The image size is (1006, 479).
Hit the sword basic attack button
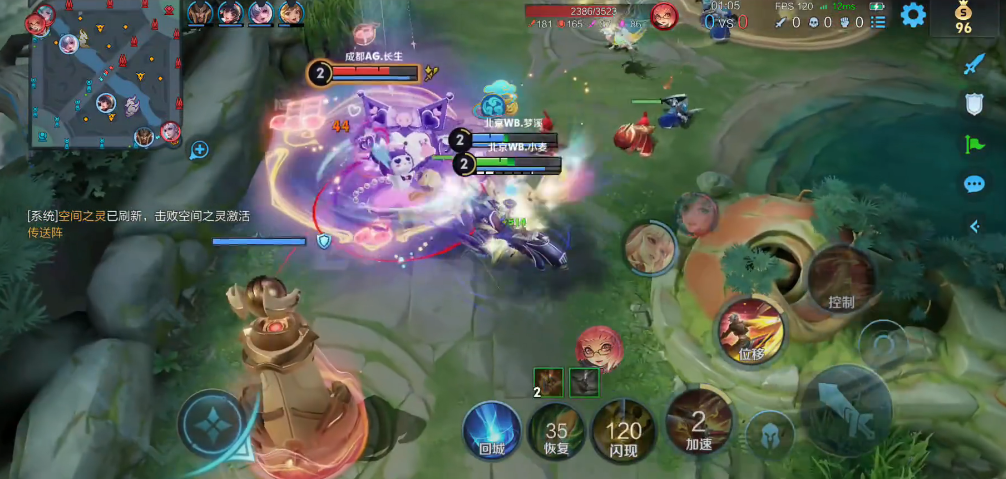click(x=847, y=410)
